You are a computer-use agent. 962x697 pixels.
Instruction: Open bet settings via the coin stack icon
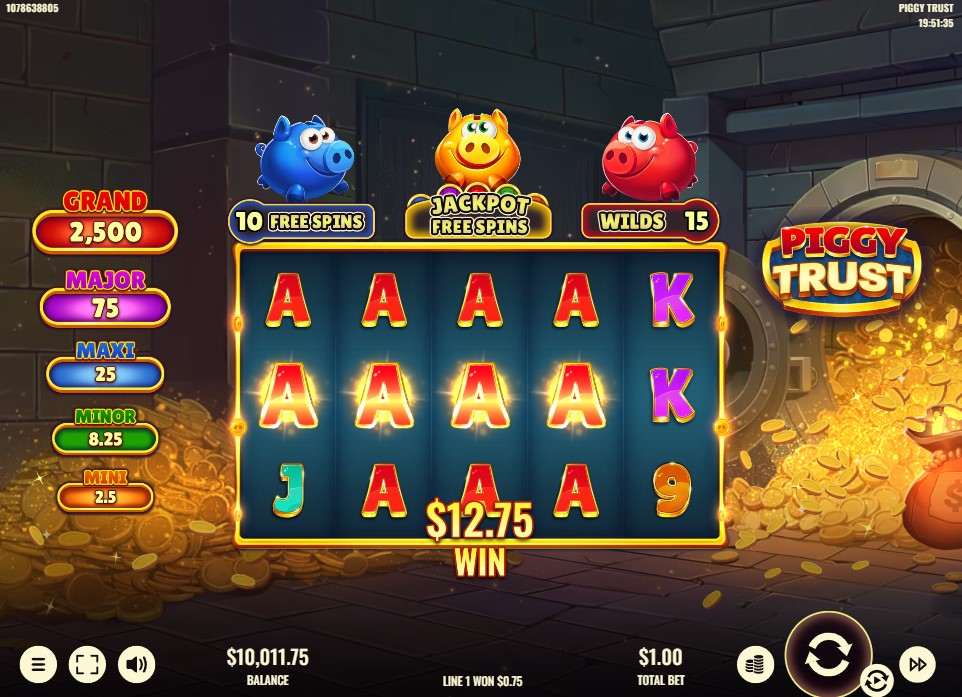[756, 664]
